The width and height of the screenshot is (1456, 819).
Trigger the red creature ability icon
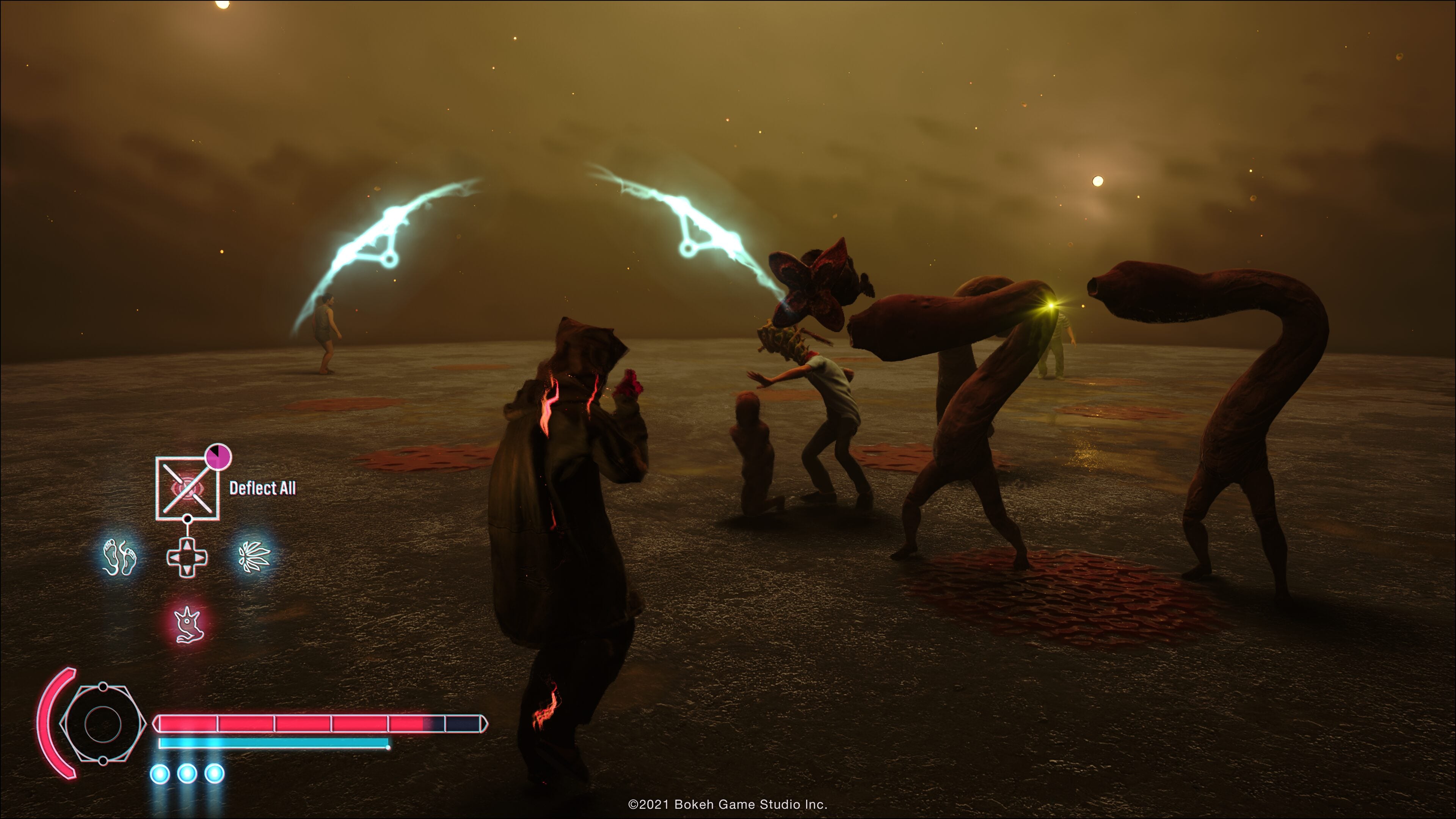click(x=187, y=624)
